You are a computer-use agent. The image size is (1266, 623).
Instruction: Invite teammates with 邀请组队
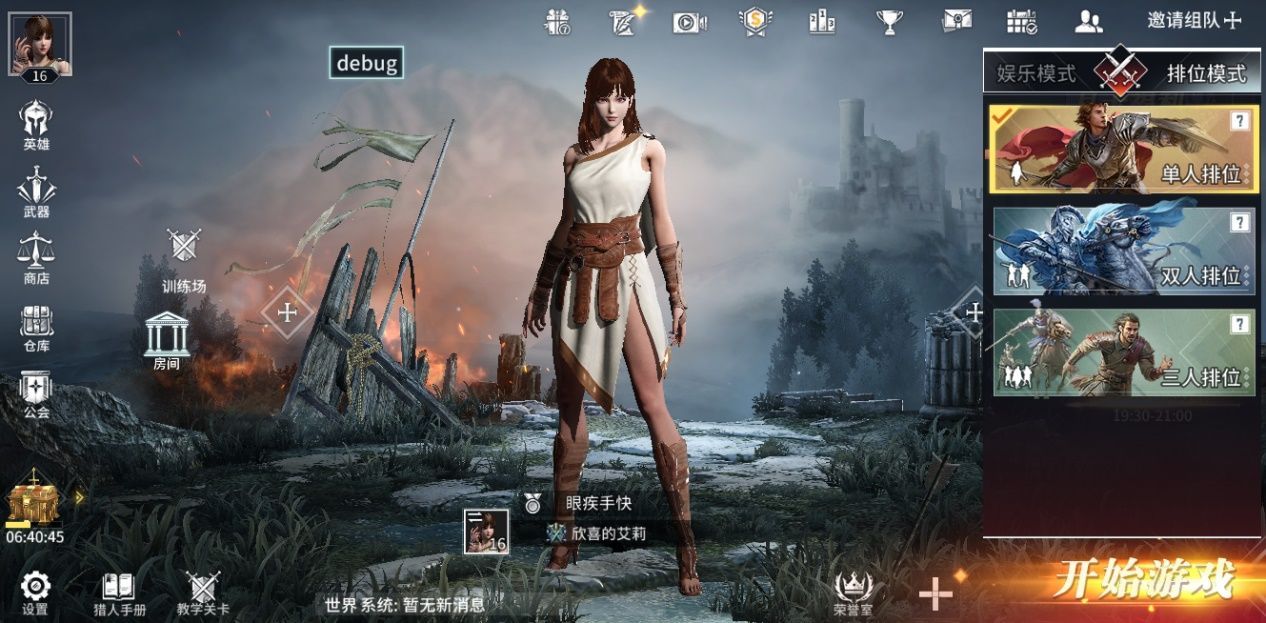(1193, 20)
